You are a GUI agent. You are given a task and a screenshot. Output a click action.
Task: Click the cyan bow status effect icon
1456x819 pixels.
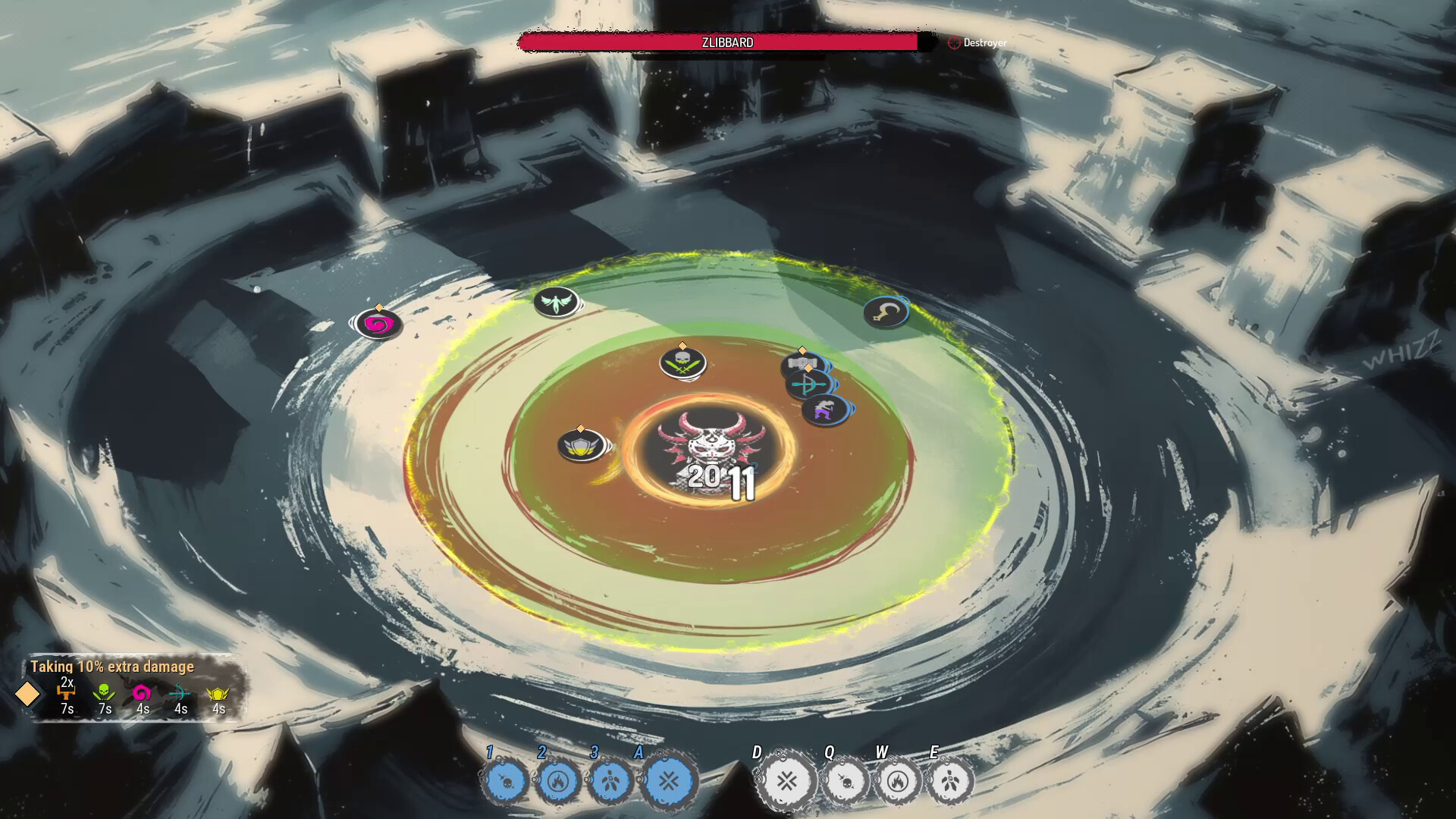[x=180, y=693]
